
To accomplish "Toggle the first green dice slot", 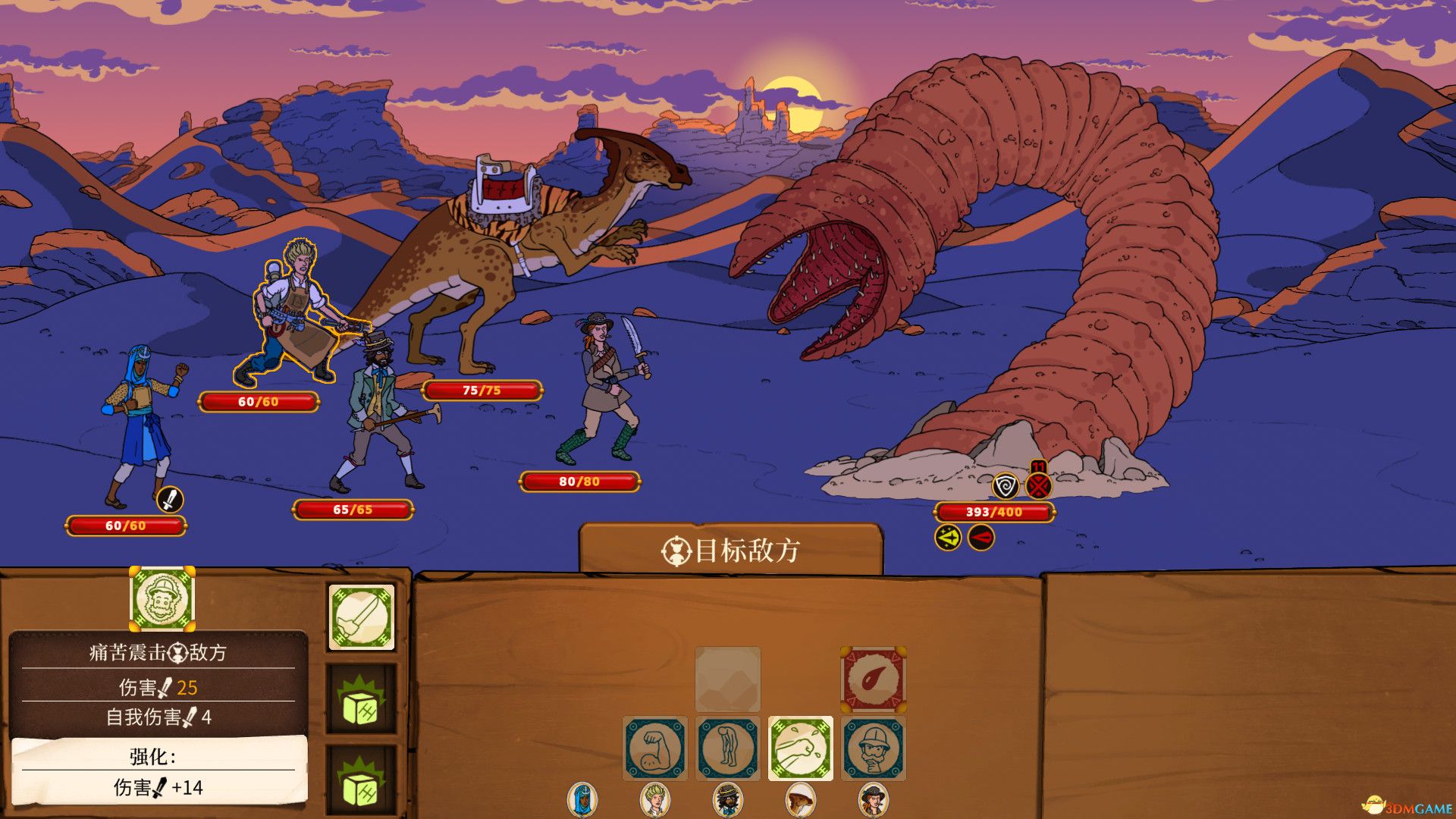I will tap(359, 698).
